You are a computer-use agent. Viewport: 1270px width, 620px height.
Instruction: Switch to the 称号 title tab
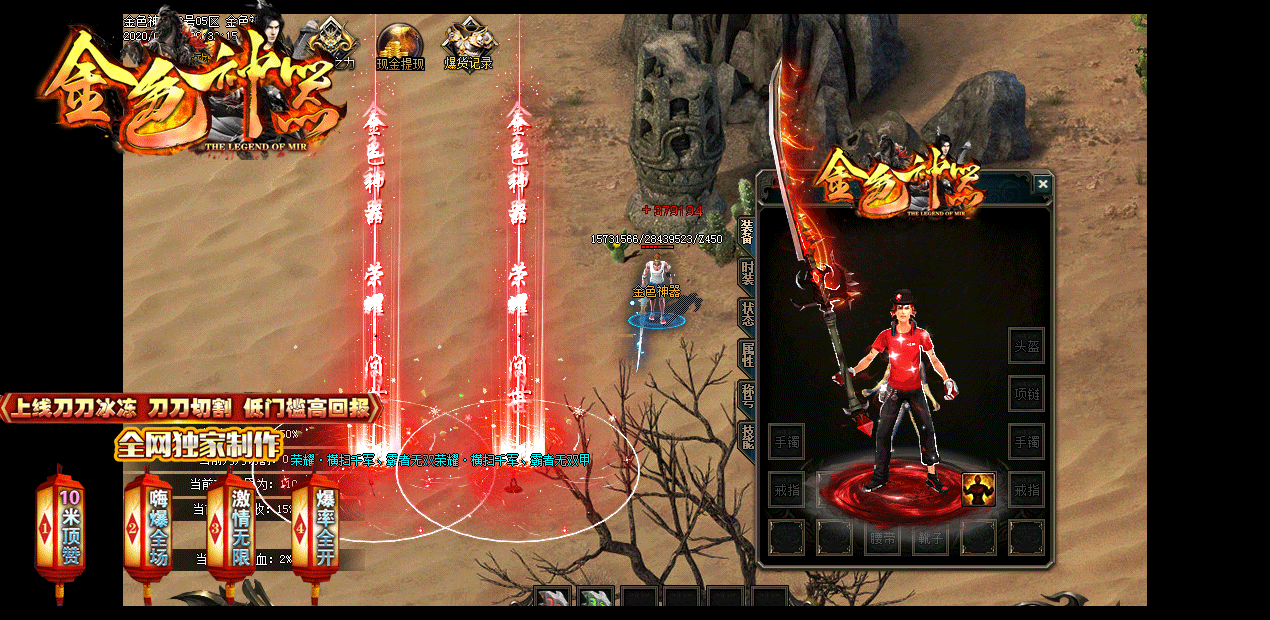click(x=746, y=395)
